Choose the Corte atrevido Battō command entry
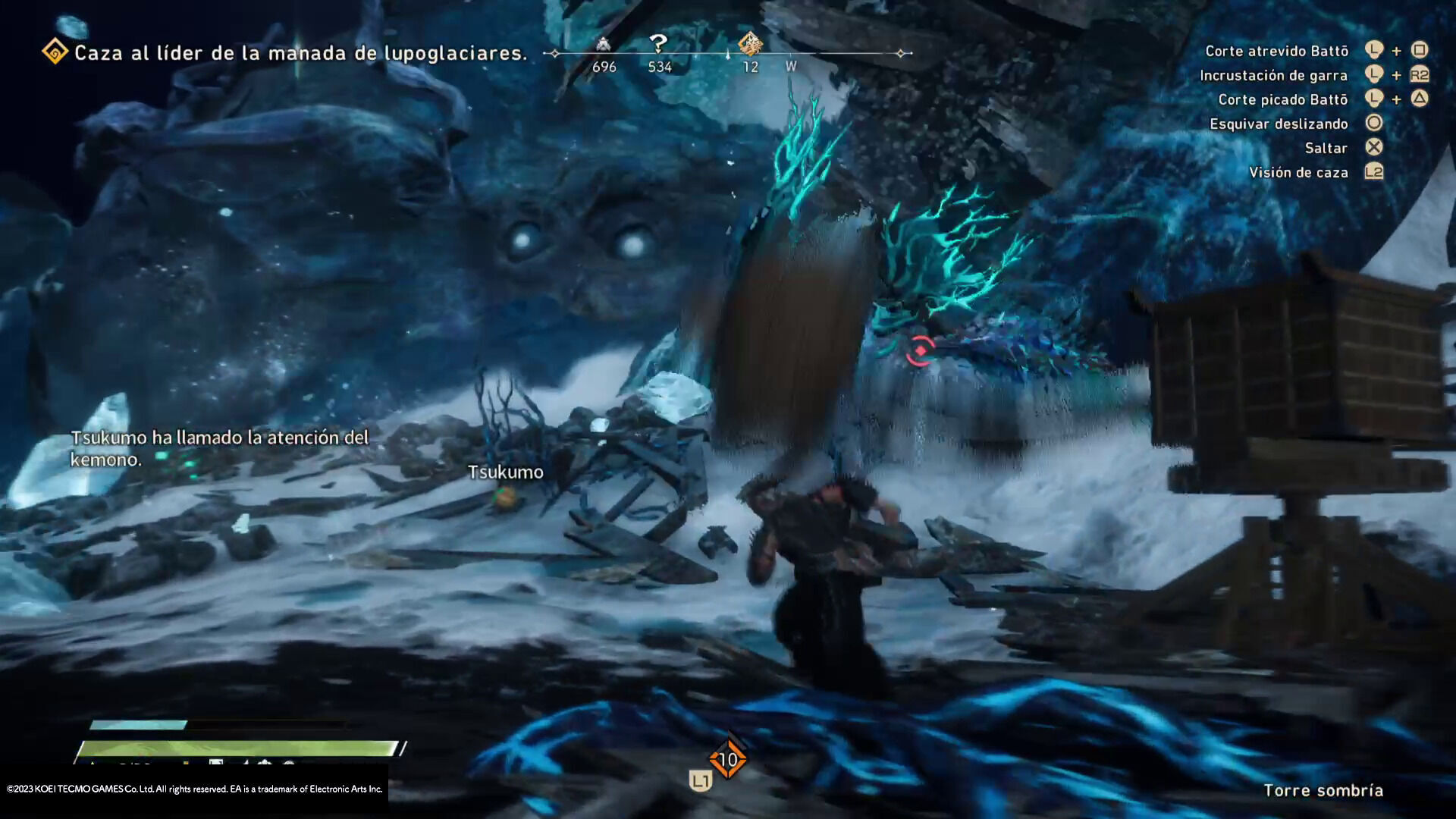 [1276, 51]
